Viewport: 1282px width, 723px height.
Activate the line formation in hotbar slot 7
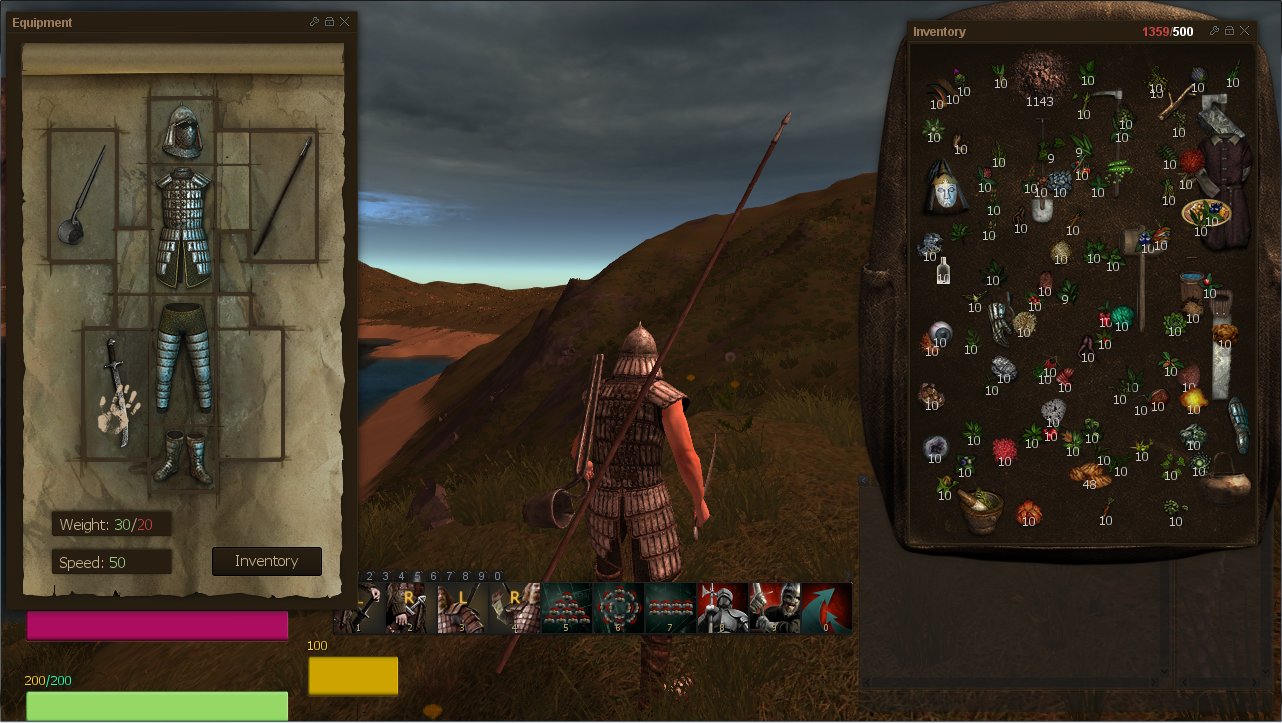[x=670, y=608]
